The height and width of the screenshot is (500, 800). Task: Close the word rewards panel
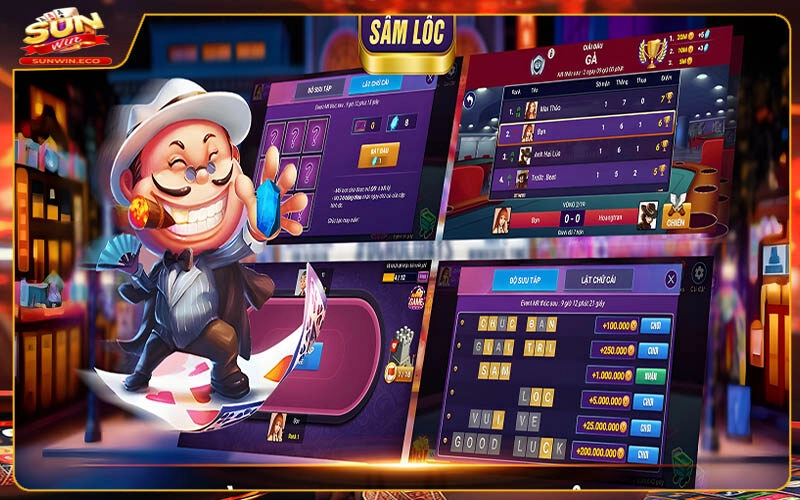pyautogui.click(x=671, y=280)
